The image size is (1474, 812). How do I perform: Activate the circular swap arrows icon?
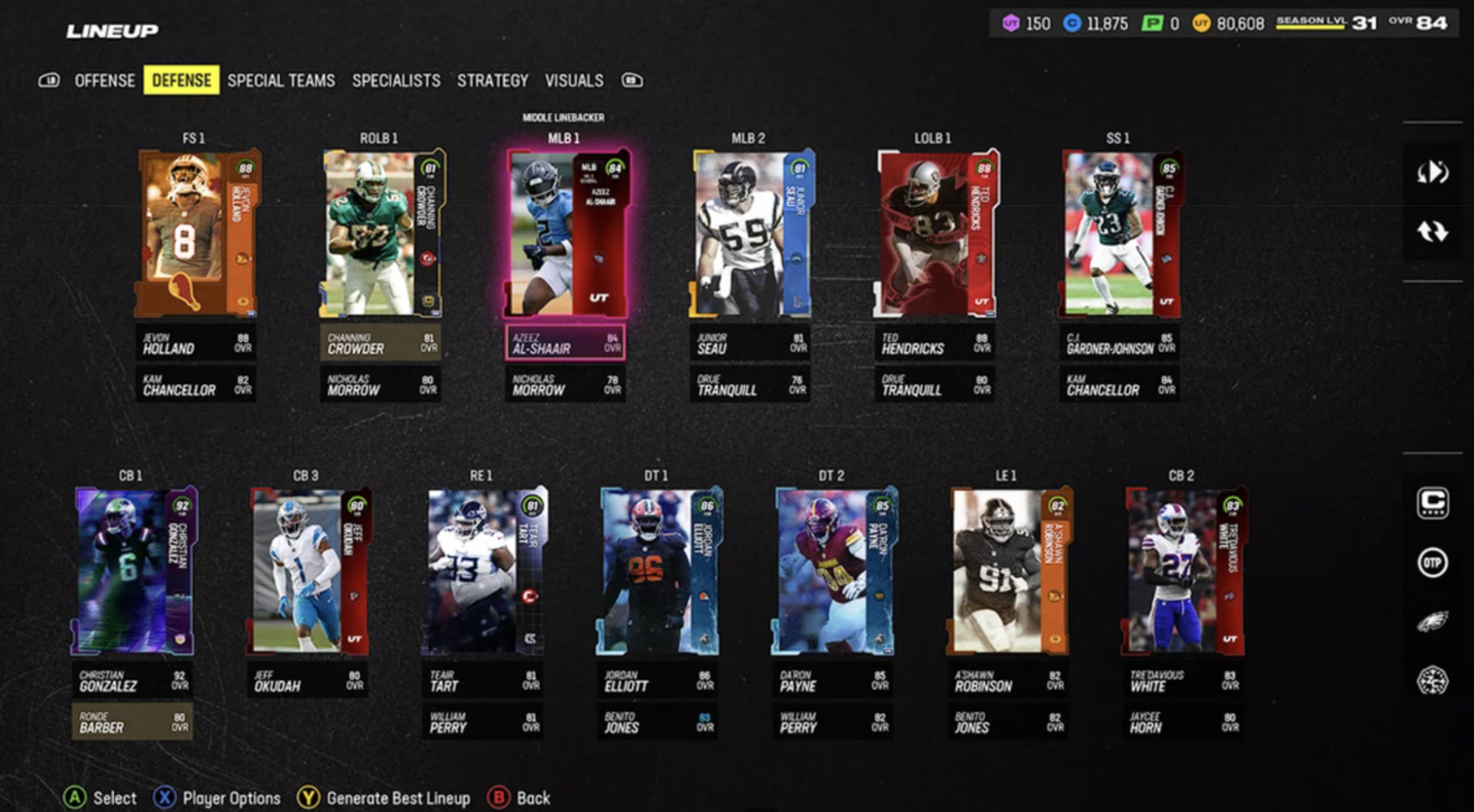[1432, 231]
